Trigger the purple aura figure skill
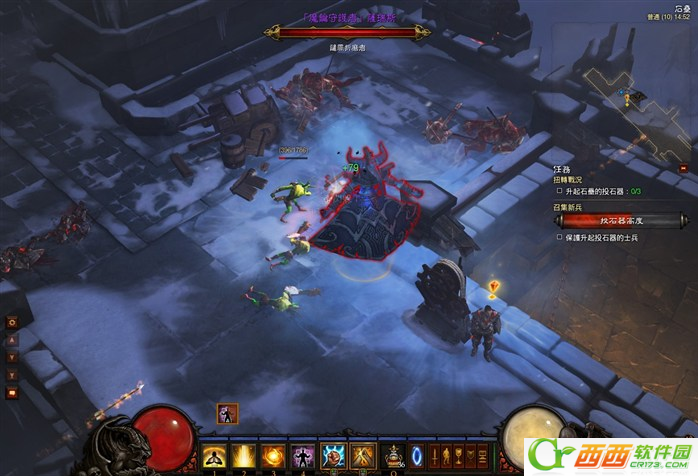This screenshot has width=698, height=476. coord(301,457)
